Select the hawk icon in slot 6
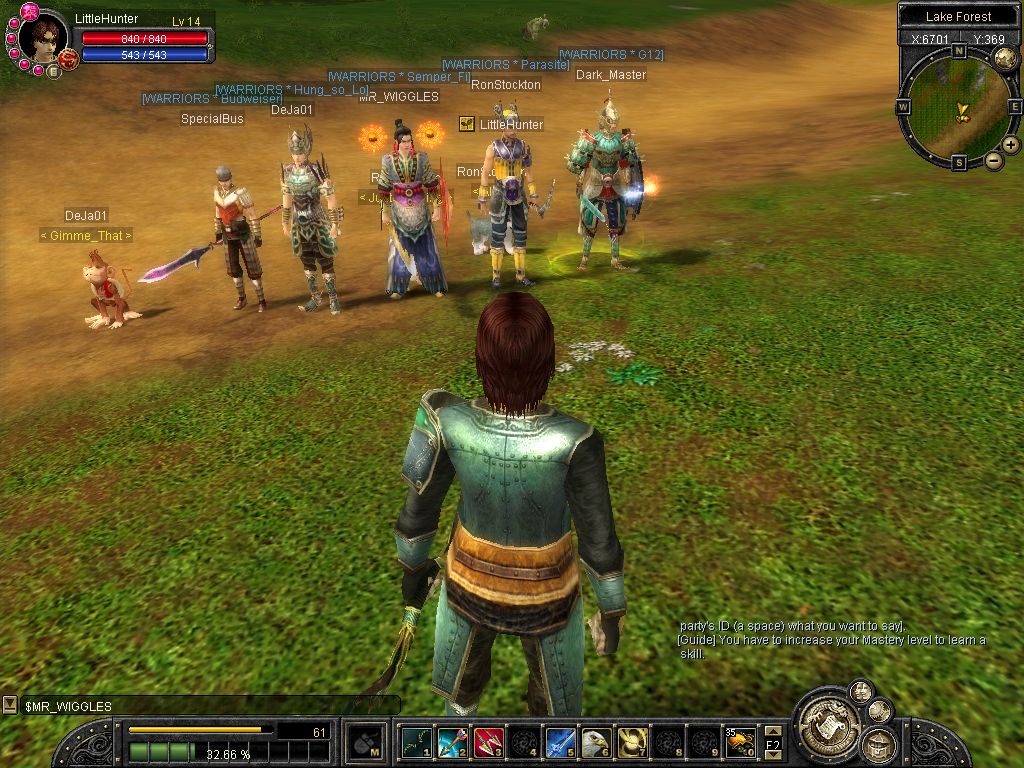 point(596,742)
